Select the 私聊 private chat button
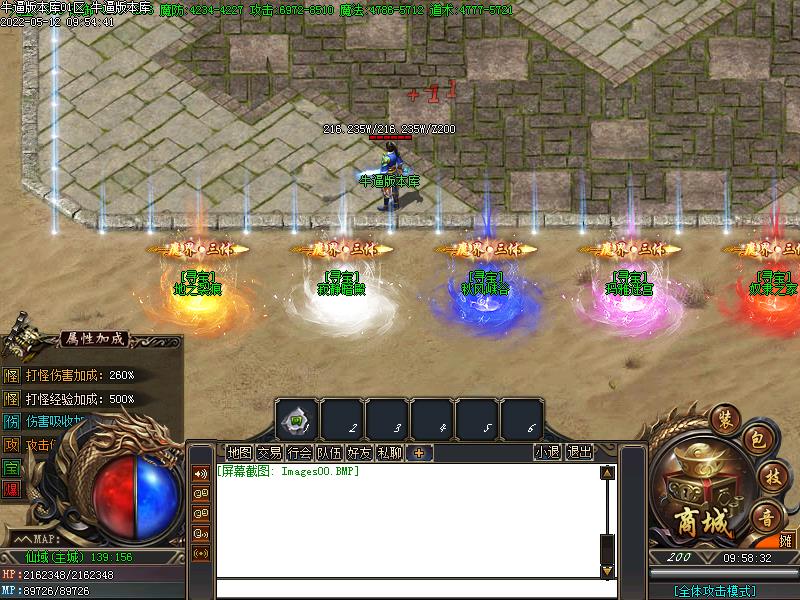800x600 pixels. click(389, 452)
